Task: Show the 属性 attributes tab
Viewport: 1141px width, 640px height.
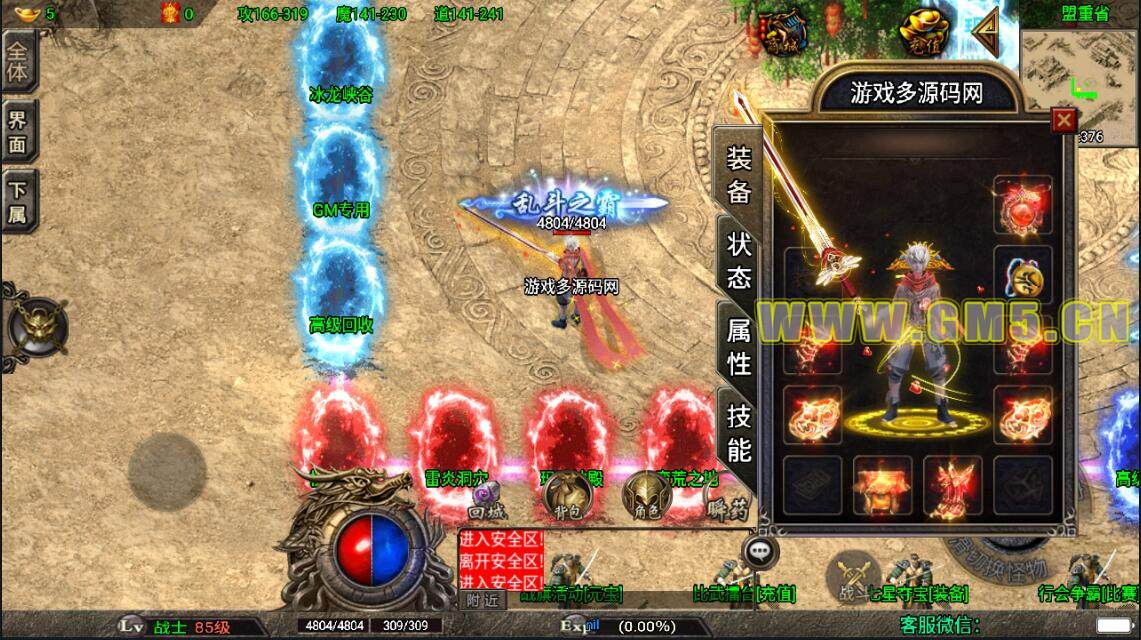Action: (x=739, y=346)
